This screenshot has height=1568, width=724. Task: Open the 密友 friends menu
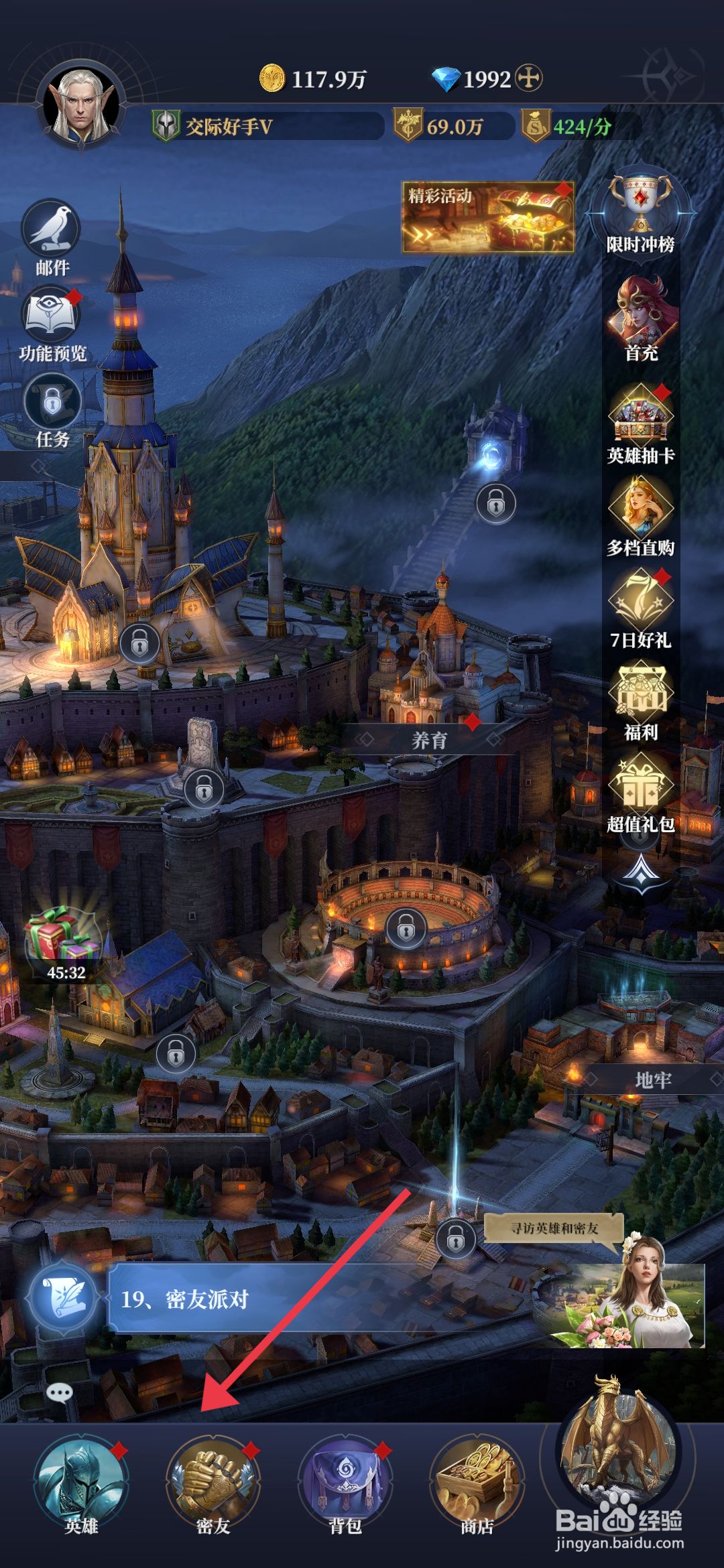[x=213, y=1482]
